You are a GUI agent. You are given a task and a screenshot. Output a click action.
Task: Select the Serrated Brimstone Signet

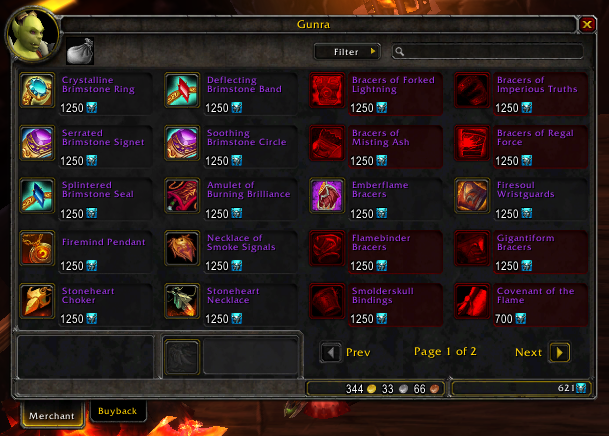click(x=37, y=143)
